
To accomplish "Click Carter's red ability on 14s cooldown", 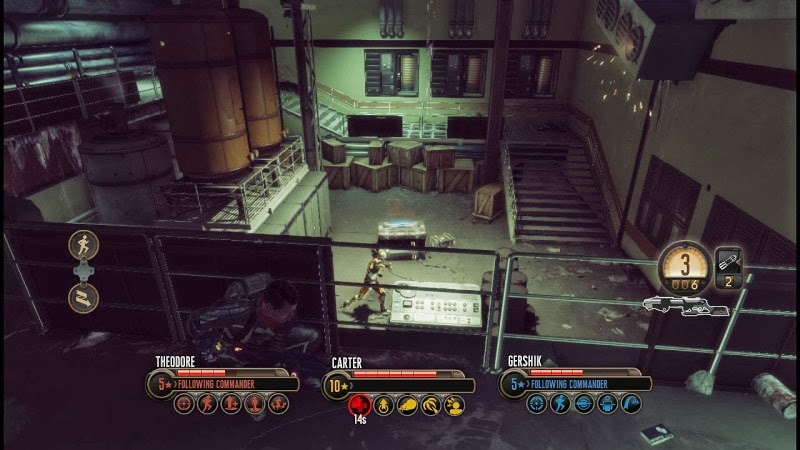I will click(358, 405).
